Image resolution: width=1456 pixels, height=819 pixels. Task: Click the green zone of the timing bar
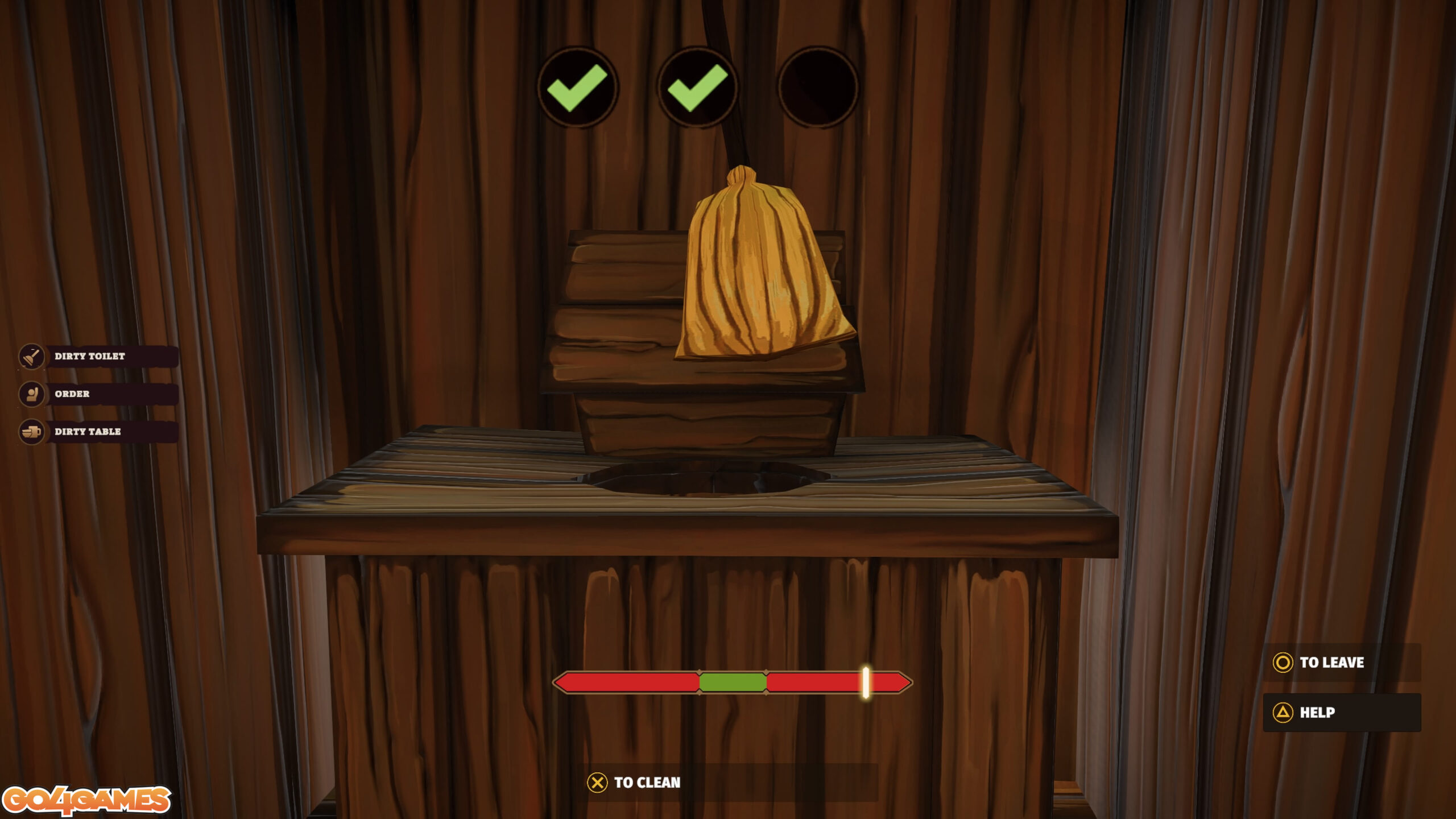click(733, 682)
